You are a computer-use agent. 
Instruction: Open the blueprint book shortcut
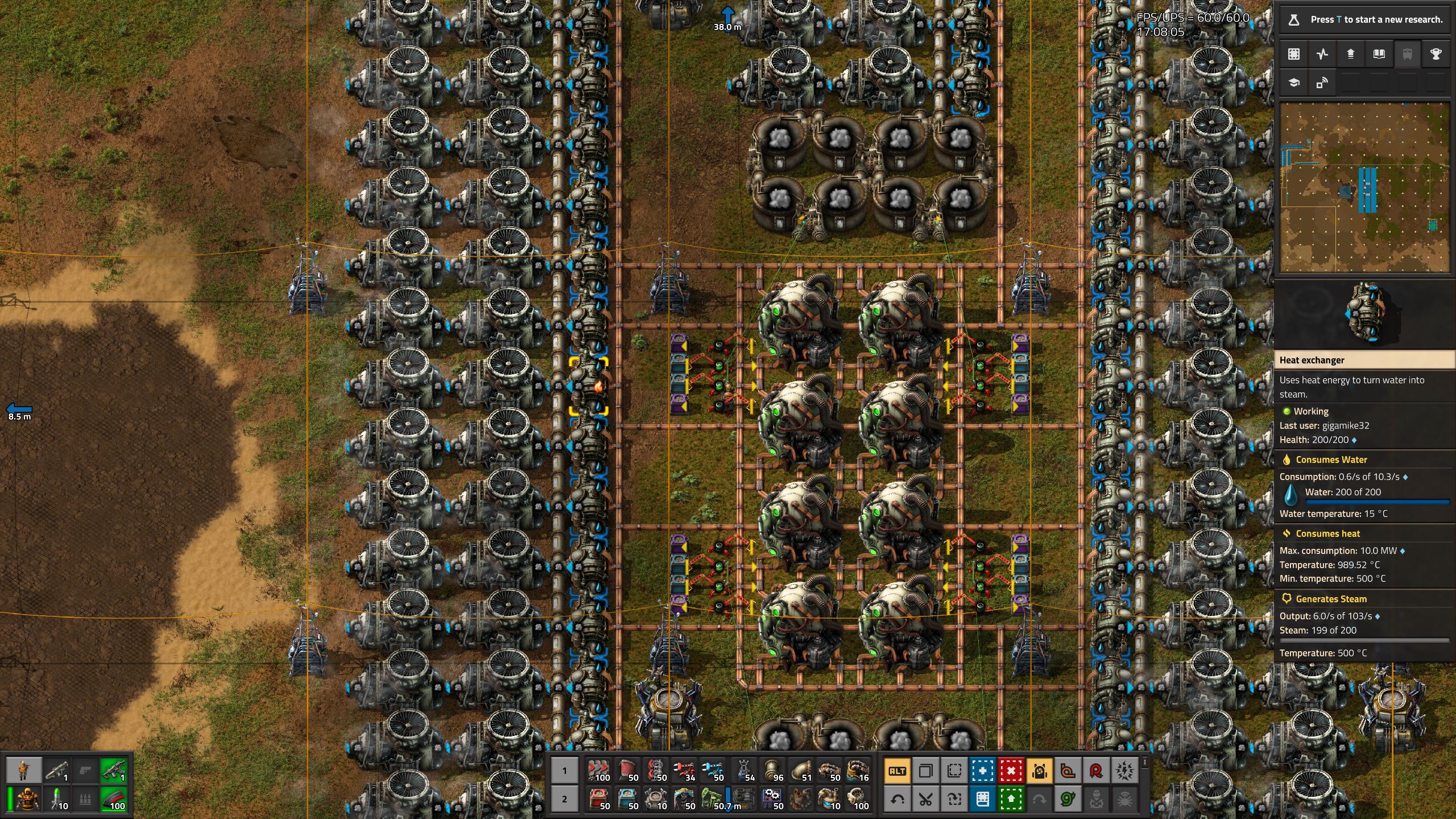[983, 800]
